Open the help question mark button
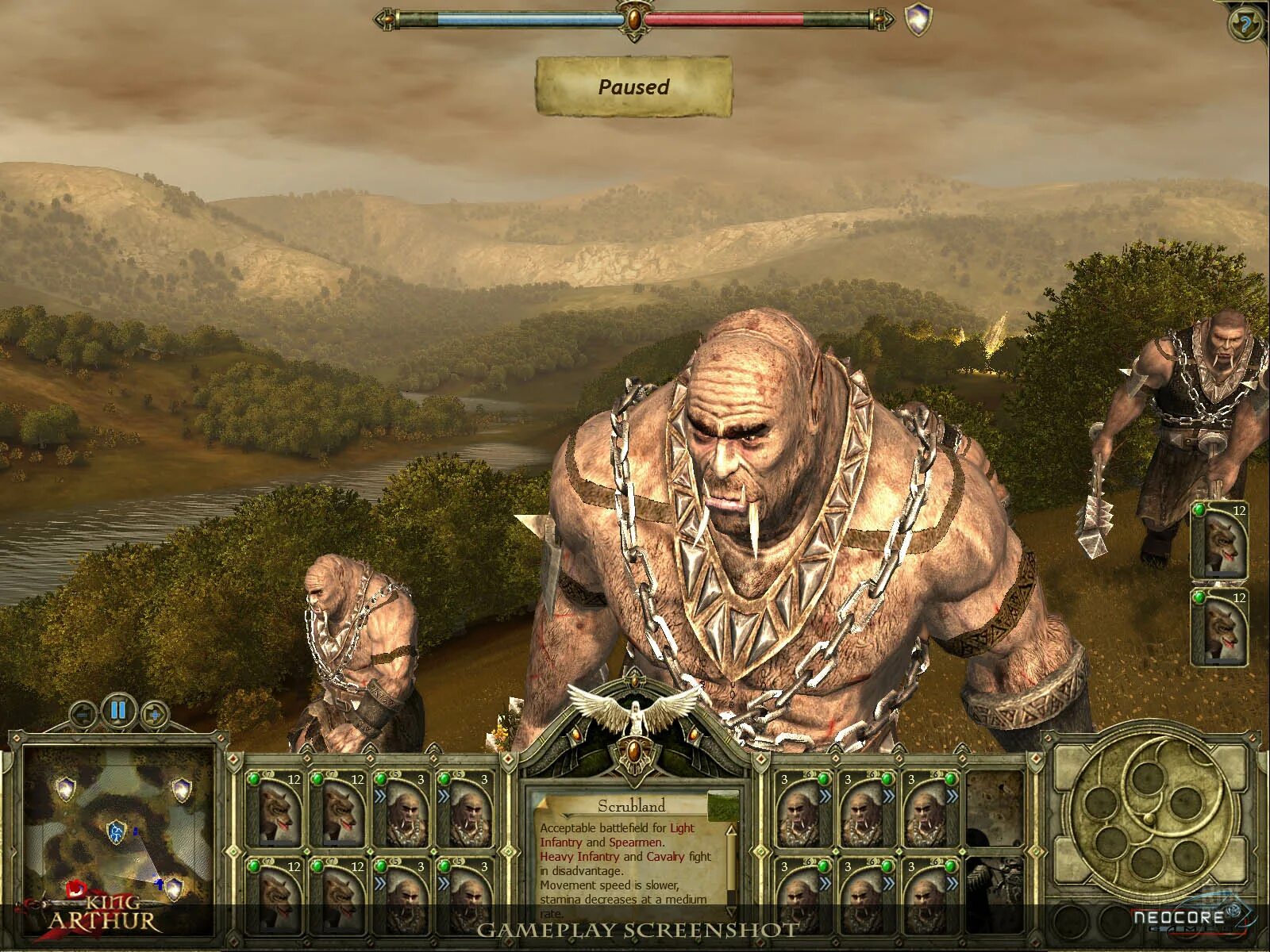 point(1245,24)
